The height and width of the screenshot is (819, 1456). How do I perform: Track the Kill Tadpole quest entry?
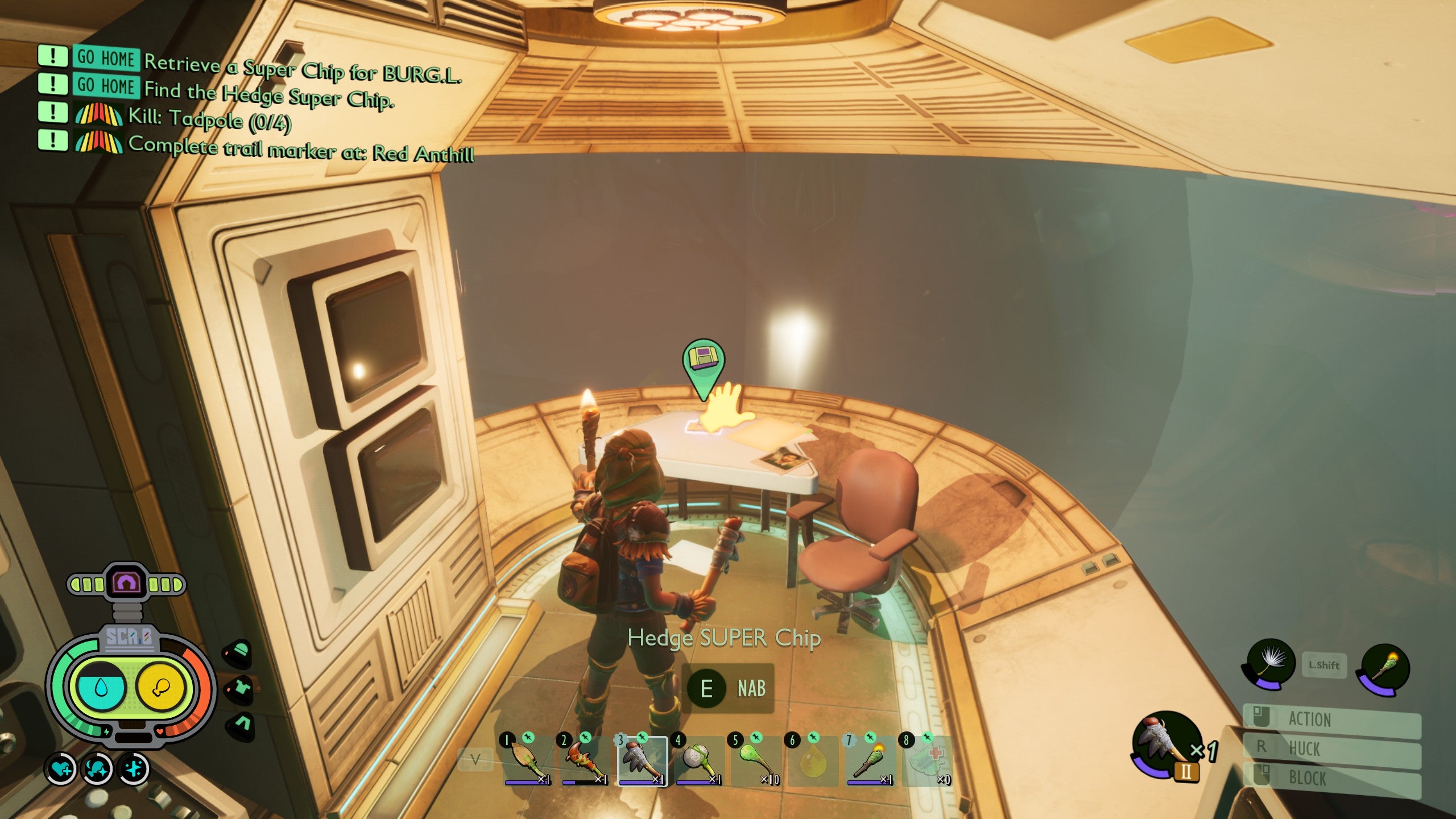[209, 118]
